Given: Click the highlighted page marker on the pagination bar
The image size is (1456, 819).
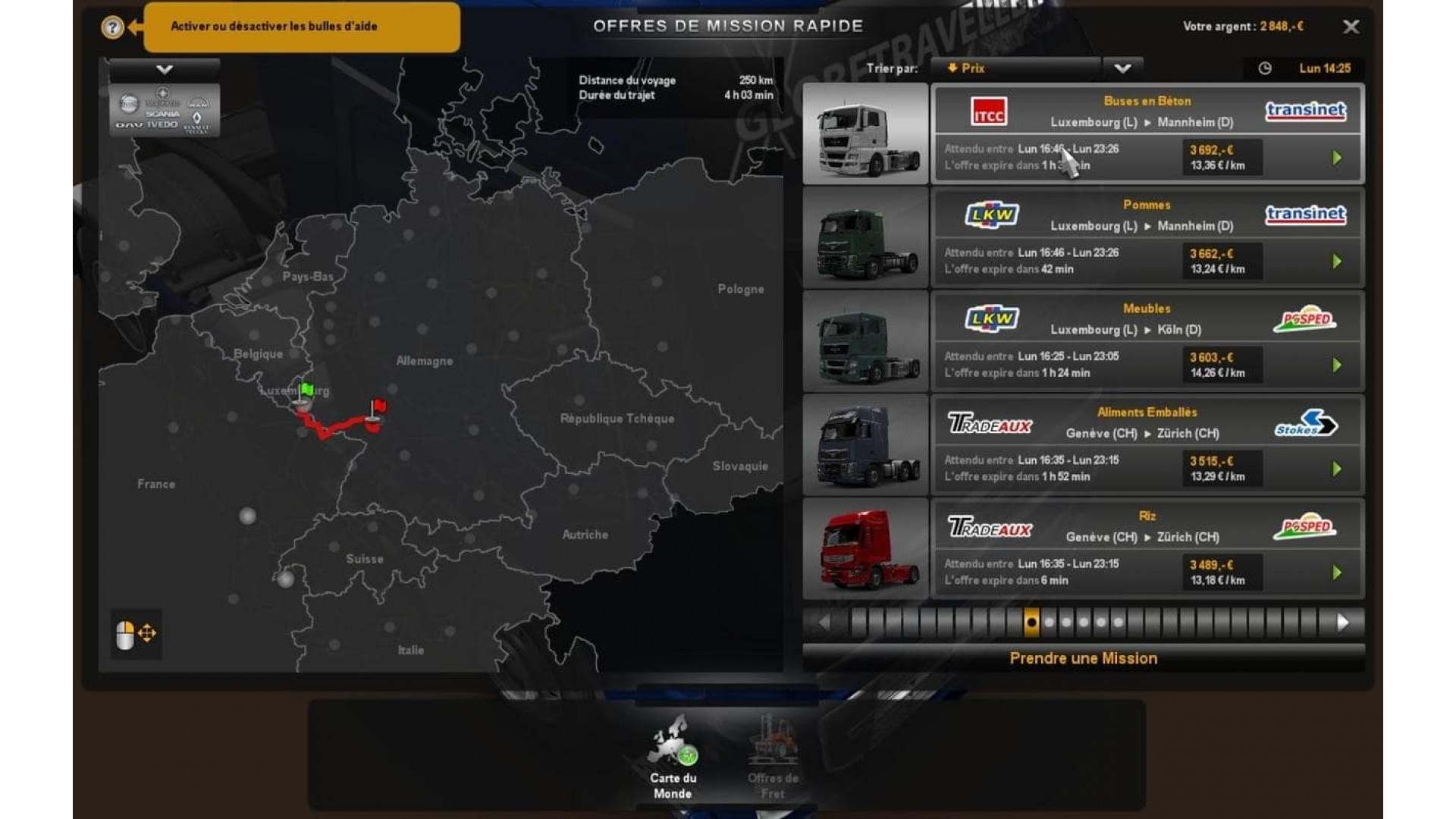Looking at the screenshot, I should coord(1031,621).
